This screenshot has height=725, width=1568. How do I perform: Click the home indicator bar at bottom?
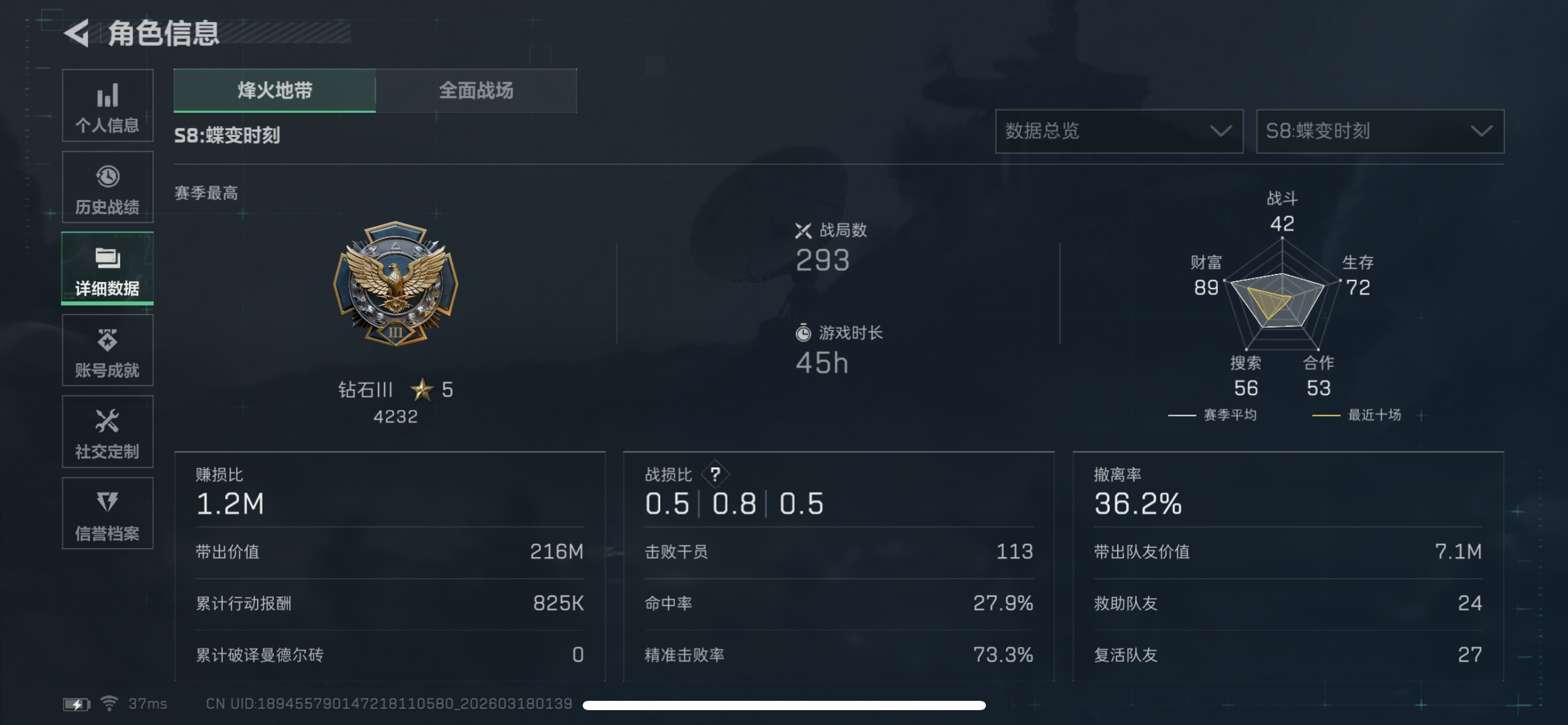click(784, 705)
